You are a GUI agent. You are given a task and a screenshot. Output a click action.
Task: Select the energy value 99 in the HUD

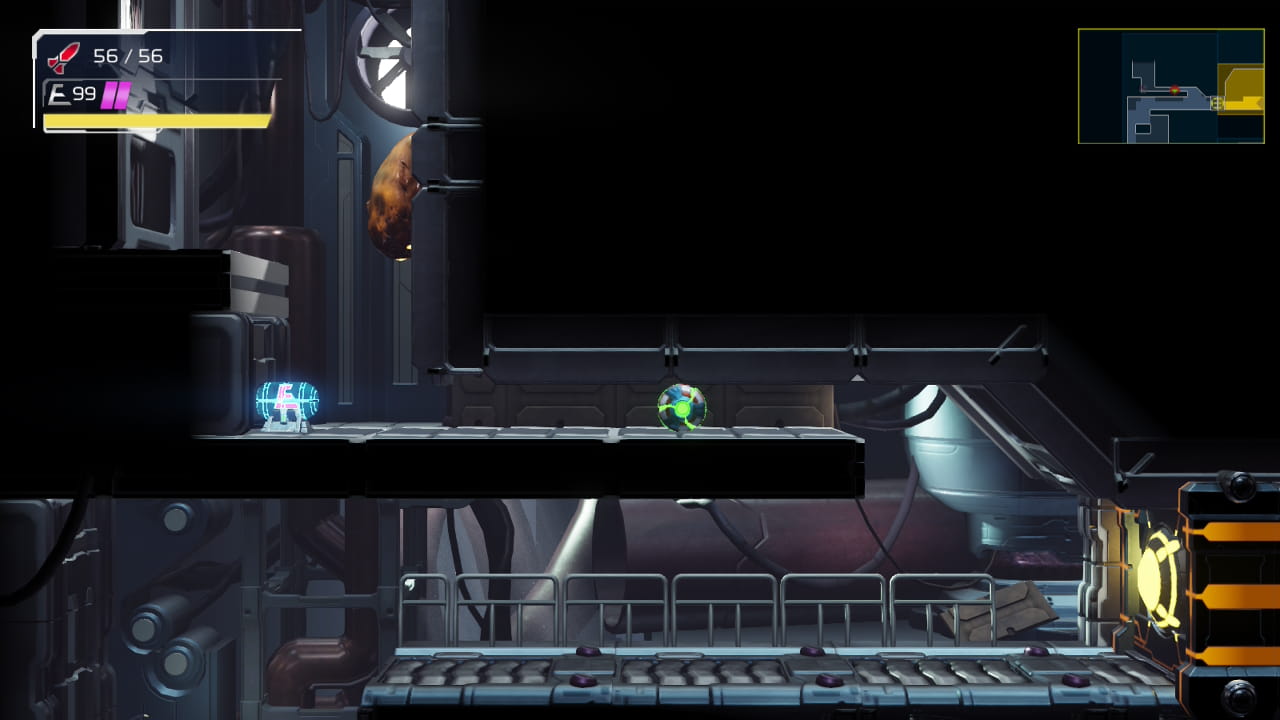click(84, 94)
